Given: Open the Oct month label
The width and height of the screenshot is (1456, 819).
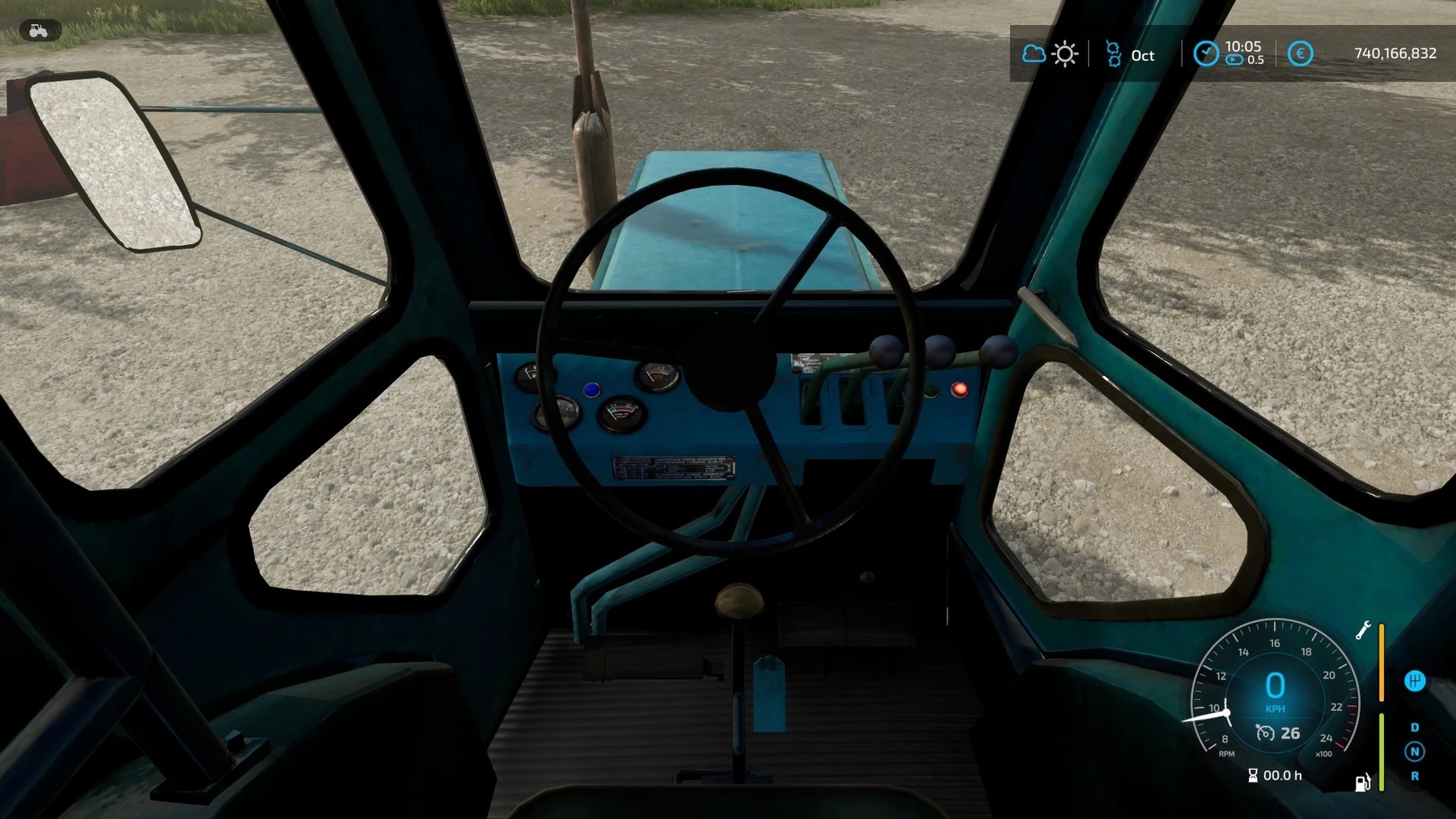Looking at the screenshot, I should tap(1143, 56).
